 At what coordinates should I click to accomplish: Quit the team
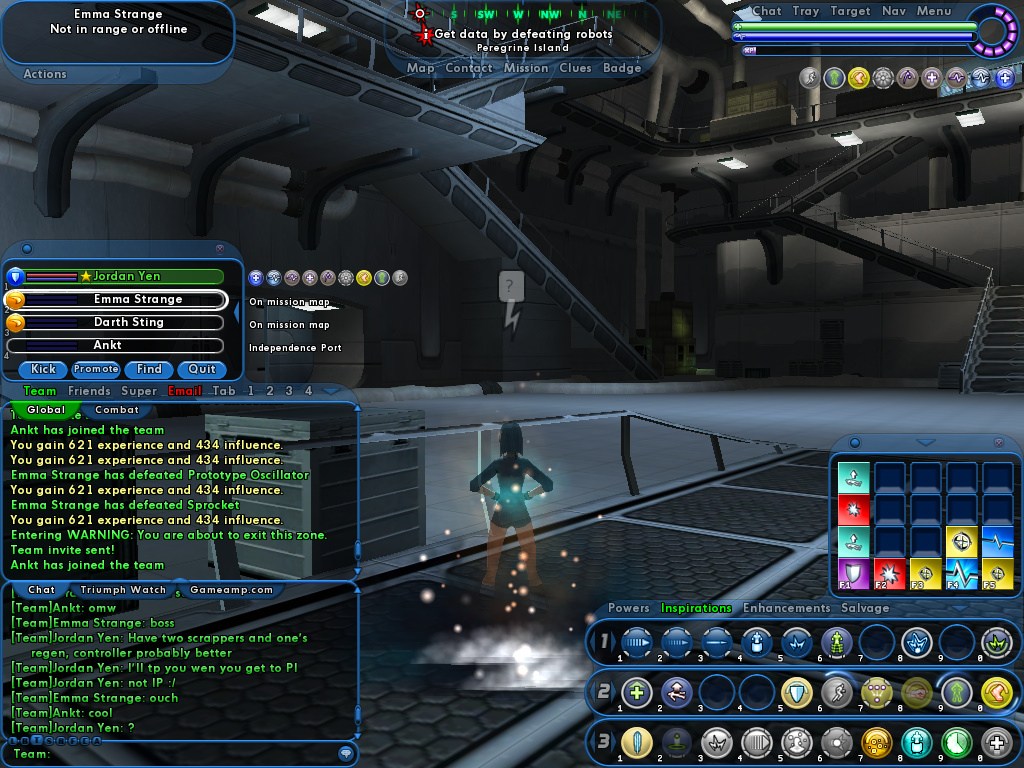pos(202,369)
